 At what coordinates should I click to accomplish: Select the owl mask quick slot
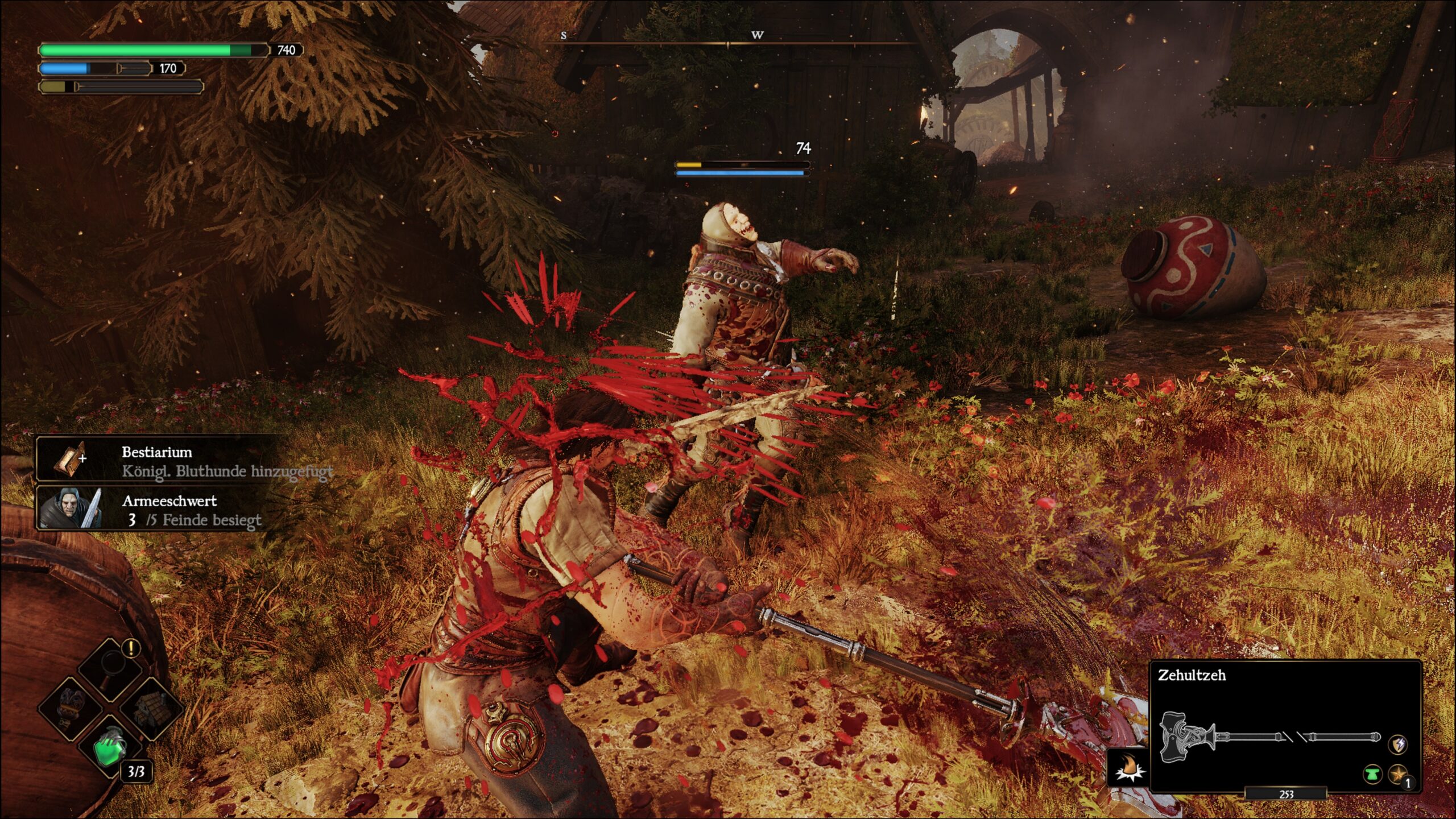point(71,708)
